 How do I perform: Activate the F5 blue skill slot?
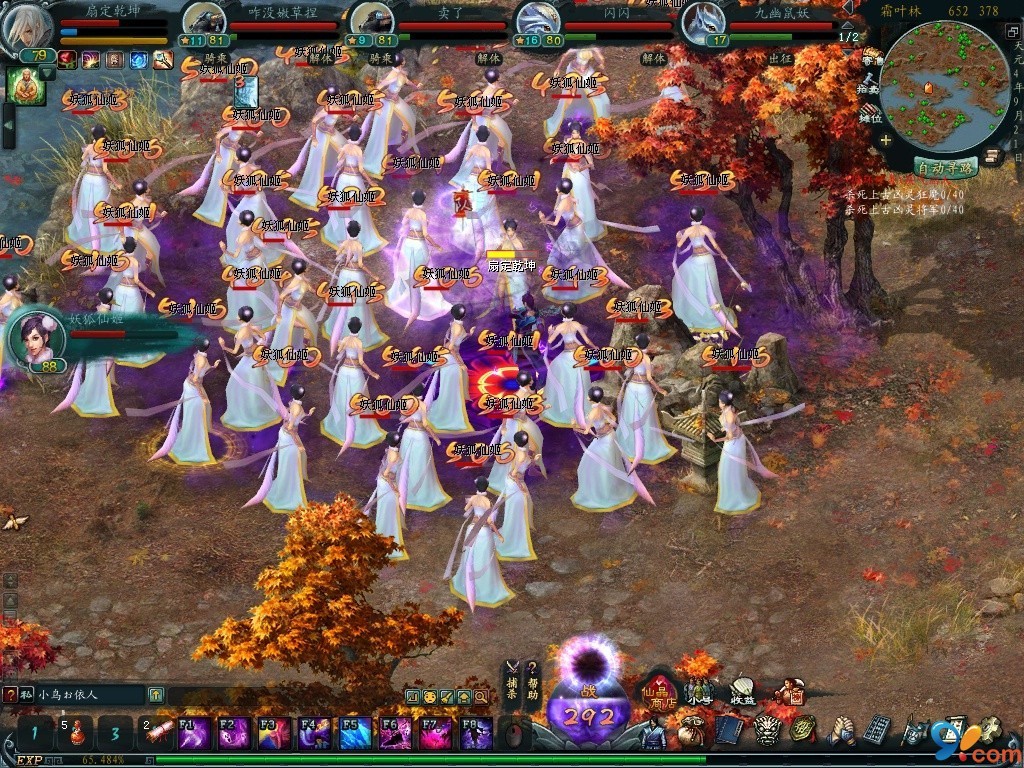(x=355, y=734)
